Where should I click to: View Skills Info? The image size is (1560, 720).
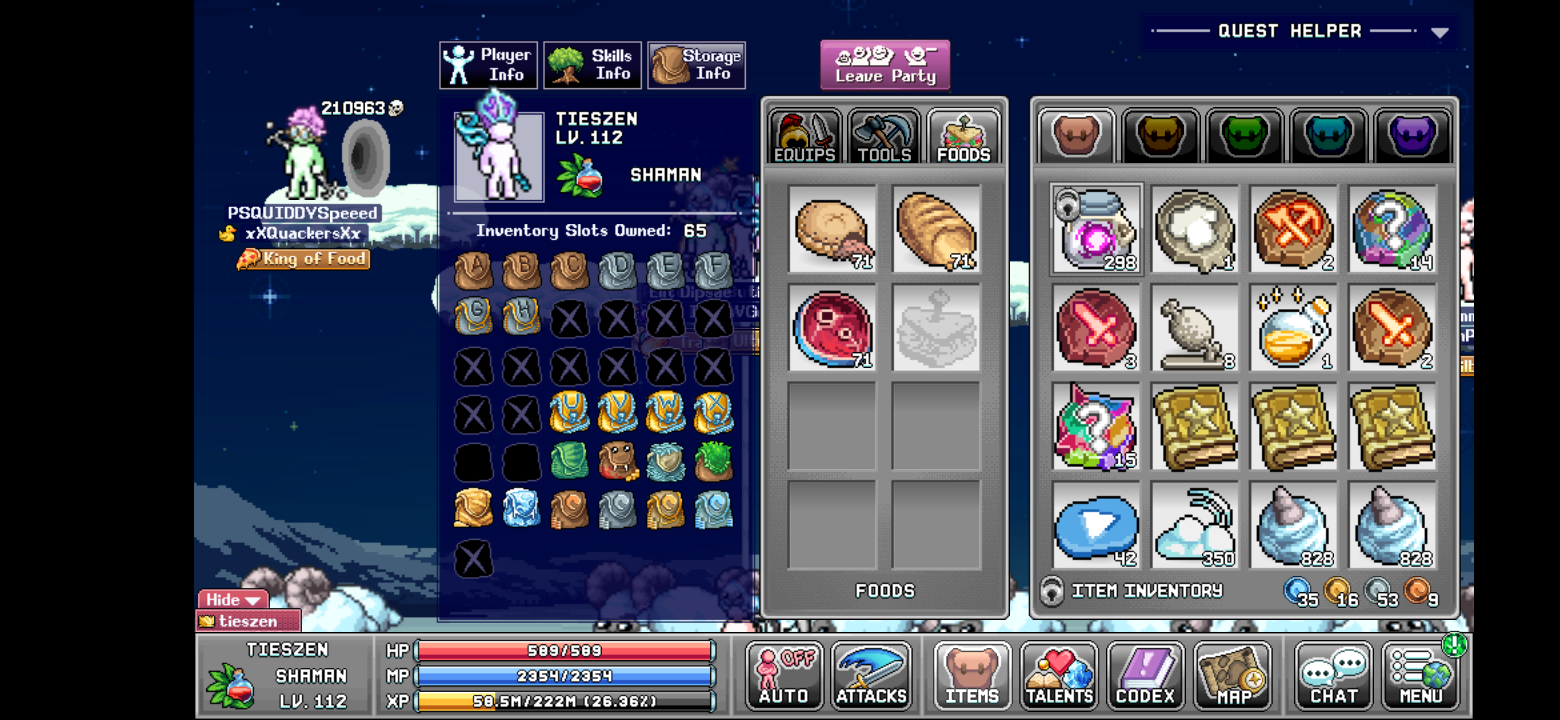(x=592, y=64)
